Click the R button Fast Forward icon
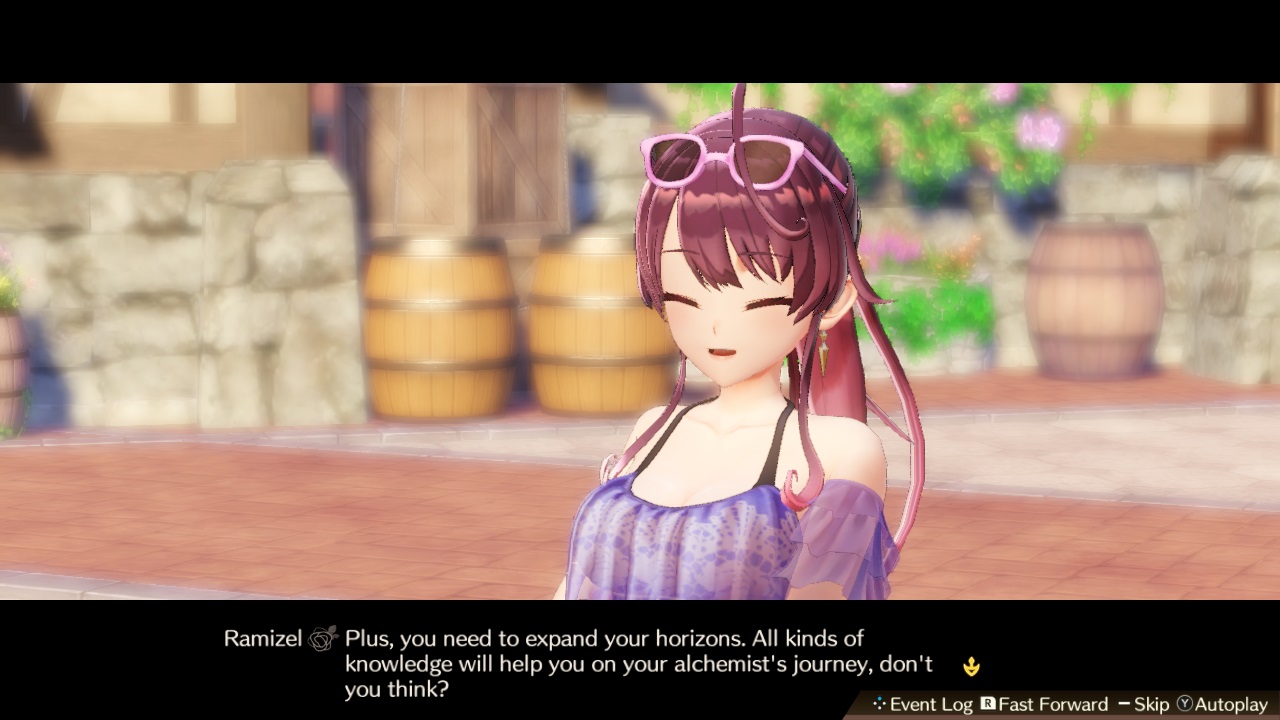 pos(990,704)
